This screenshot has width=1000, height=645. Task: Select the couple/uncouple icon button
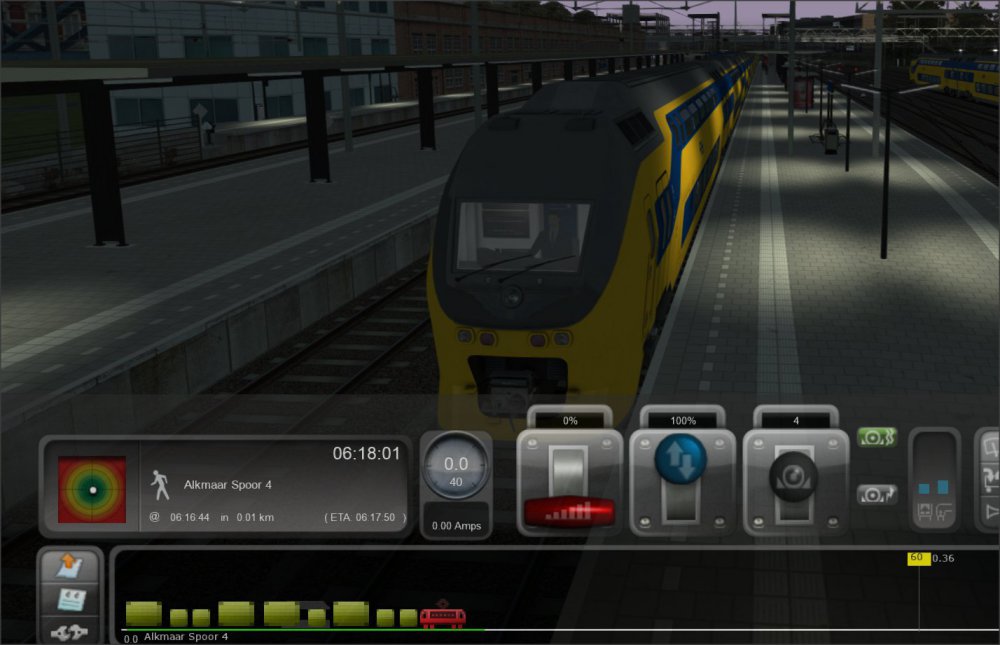click(70, 630)
